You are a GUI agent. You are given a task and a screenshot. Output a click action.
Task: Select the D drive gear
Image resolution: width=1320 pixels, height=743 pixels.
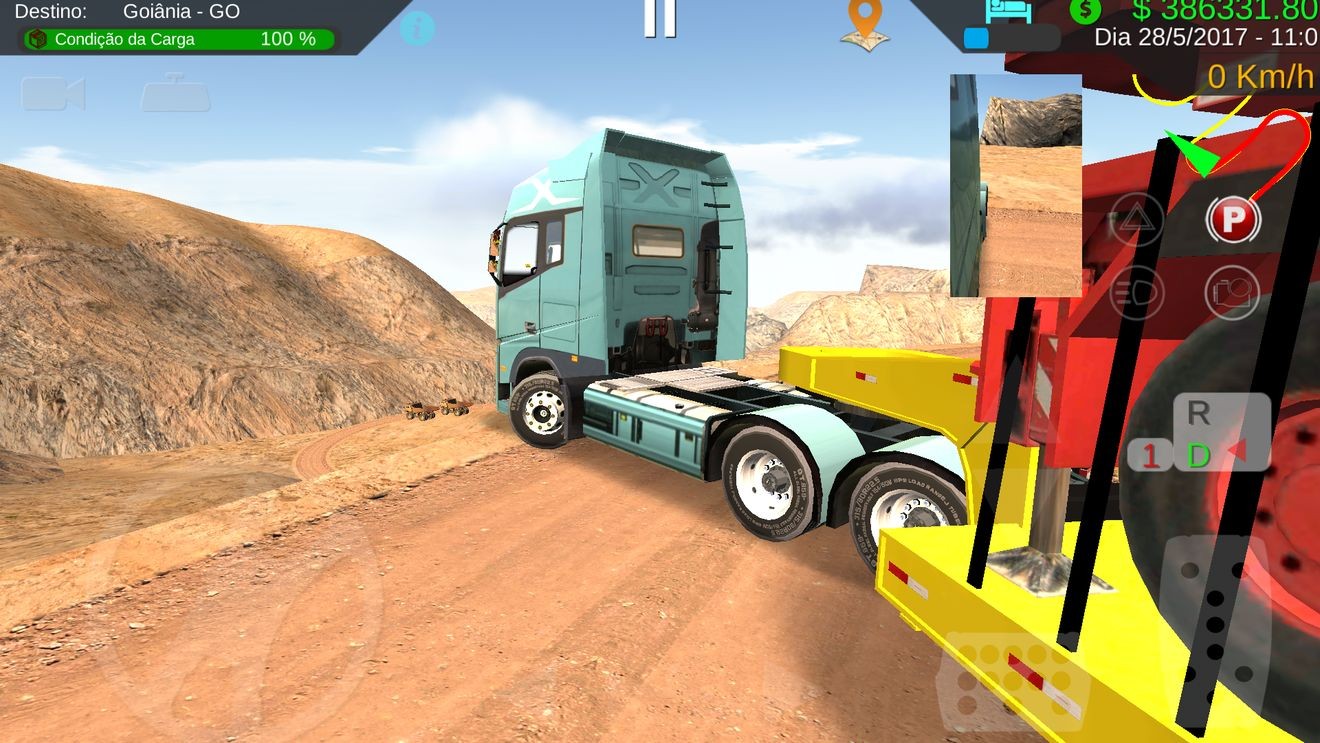pyautogui.click(x=1198, y=456)
